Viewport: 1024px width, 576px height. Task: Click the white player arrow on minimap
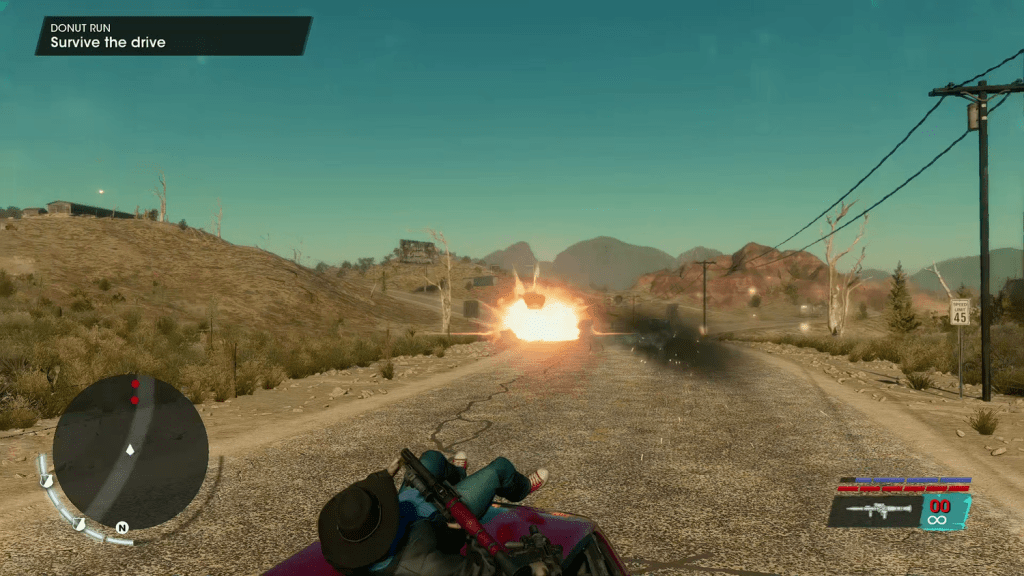pyautogui.click(x=130, y=451)
